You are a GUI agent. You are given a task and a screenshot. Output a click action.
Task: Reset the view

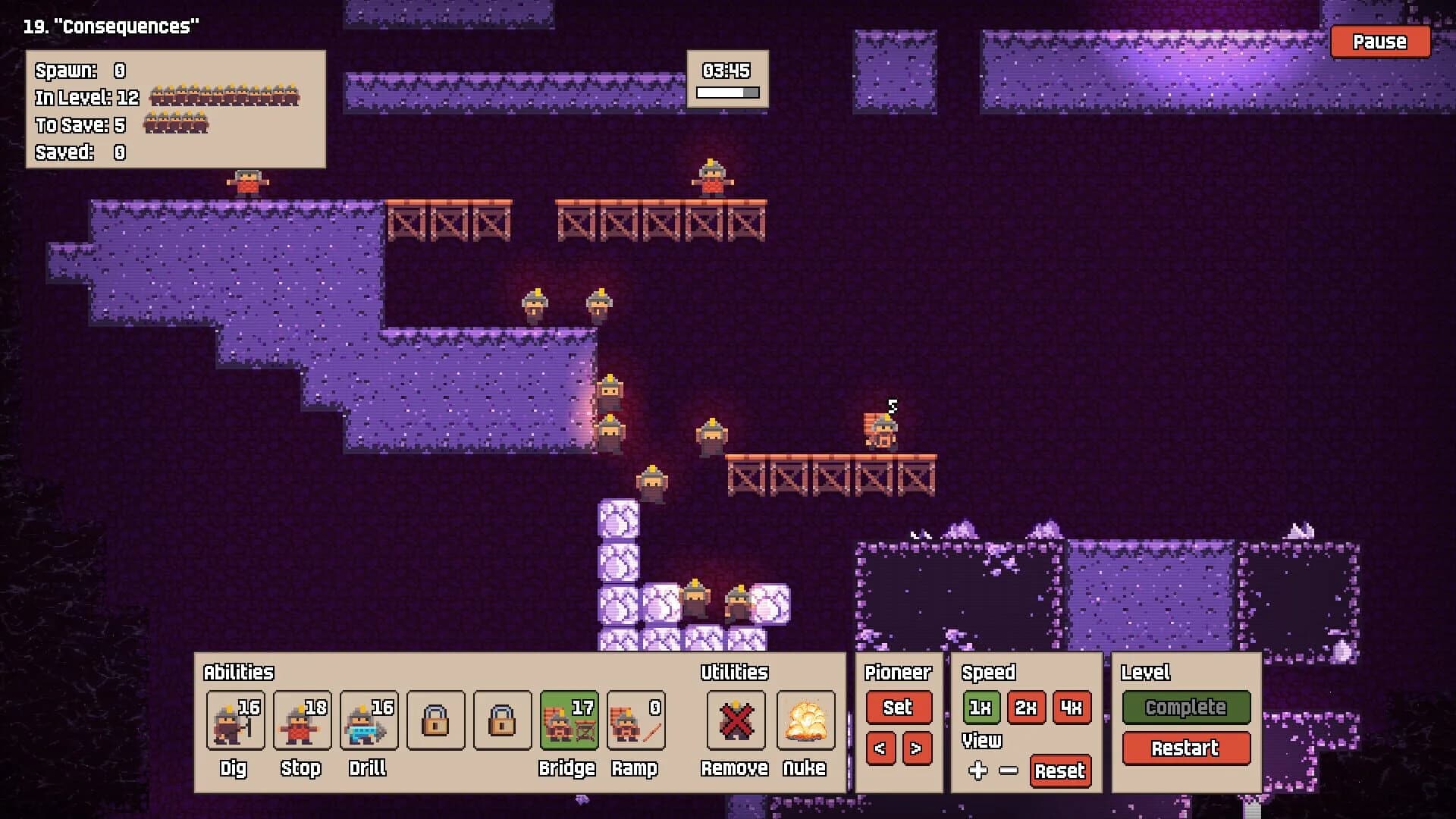tap(1059, 772)
